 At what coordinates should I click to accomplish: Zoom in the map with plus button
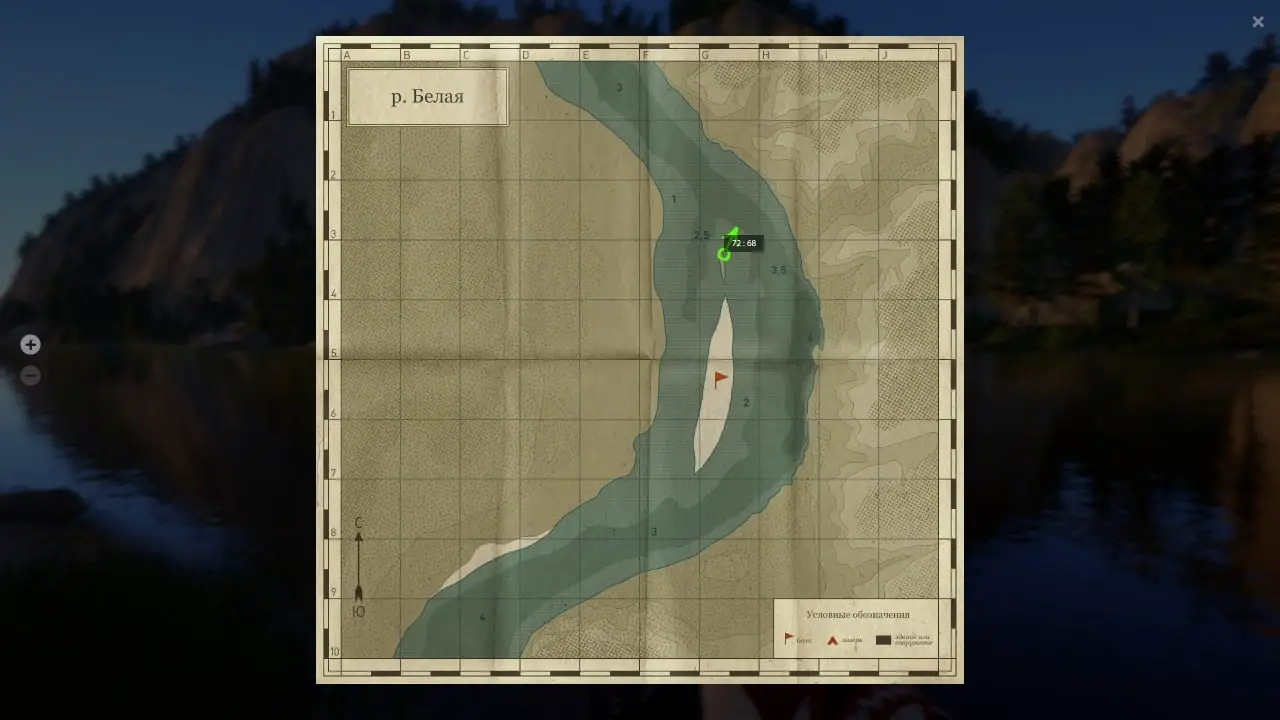(31, 345)
